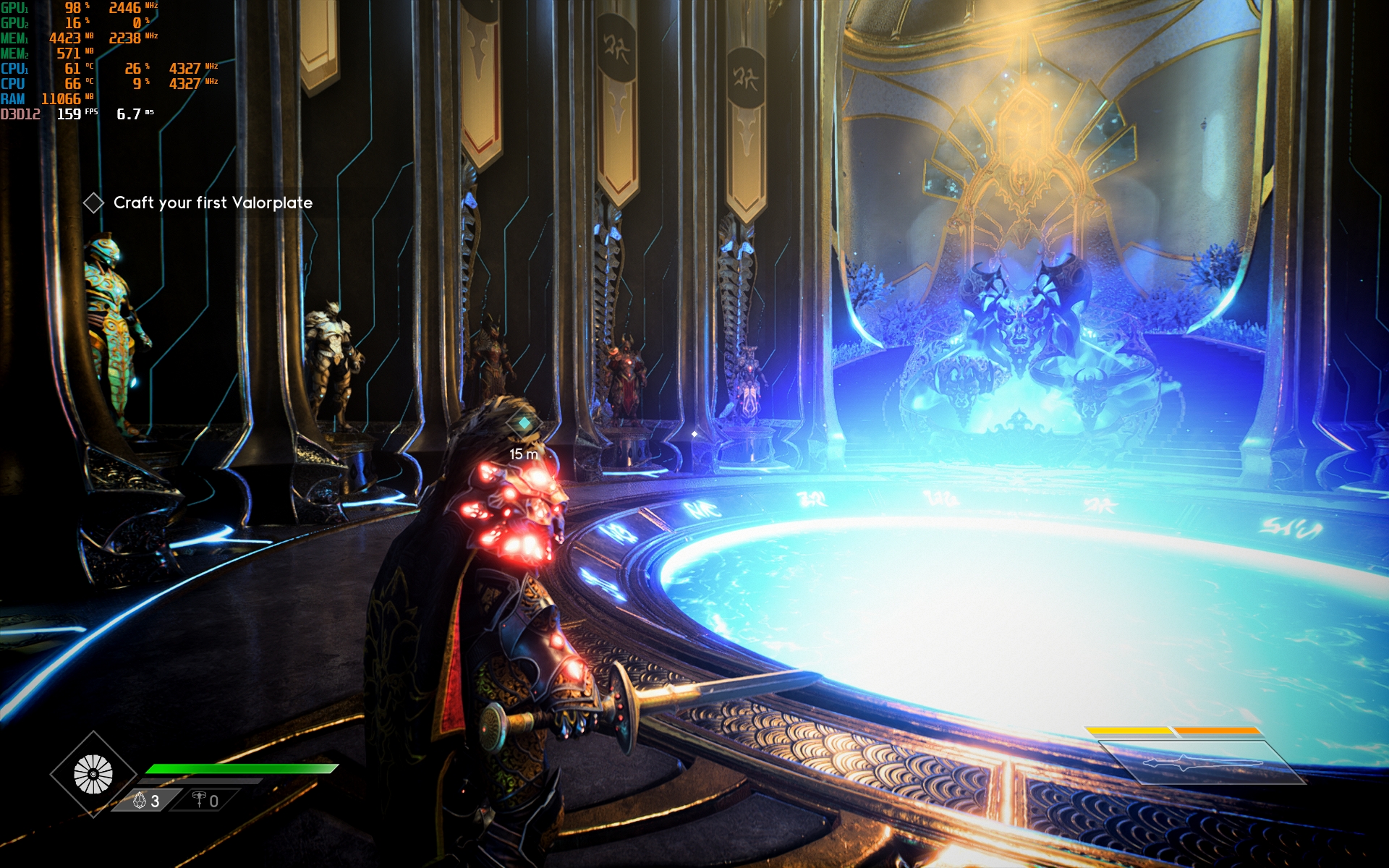Screen dimensions: 1389x868
Task: Use the life stone item slot
Action: tap(145, 801)
